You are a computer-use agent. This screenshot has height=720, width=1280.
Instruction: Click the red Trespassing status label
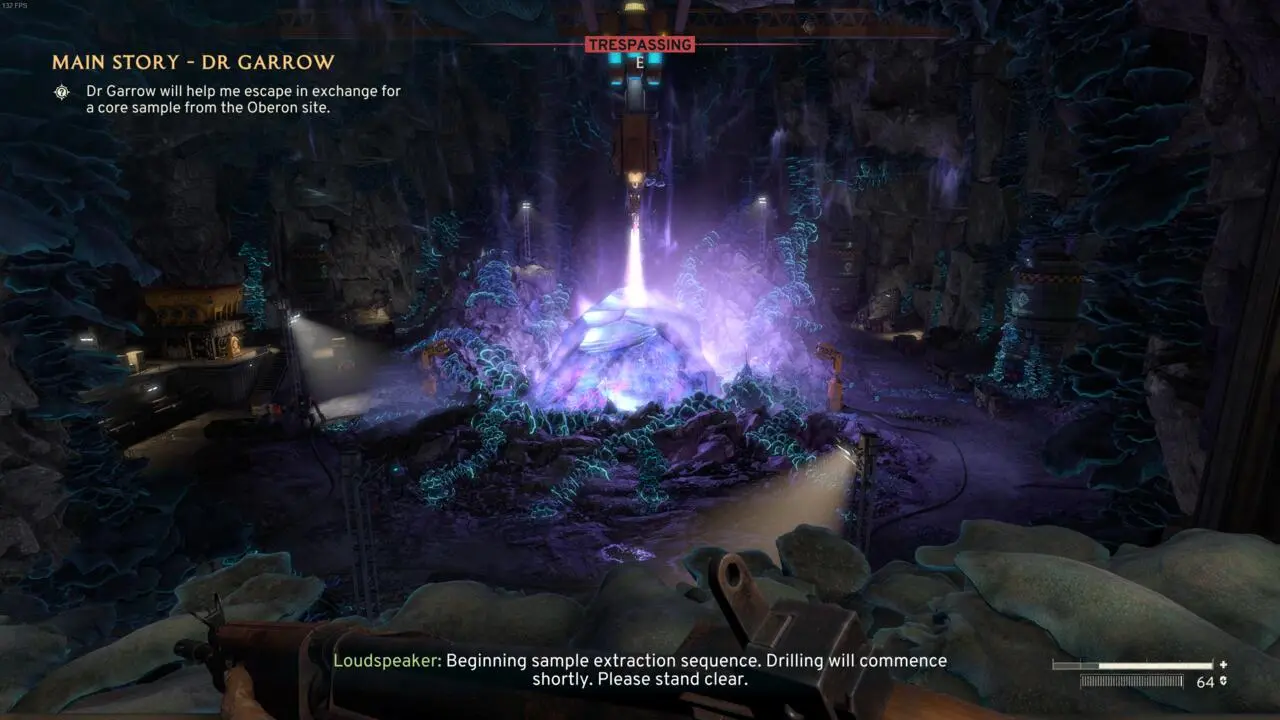coord(640,45)
